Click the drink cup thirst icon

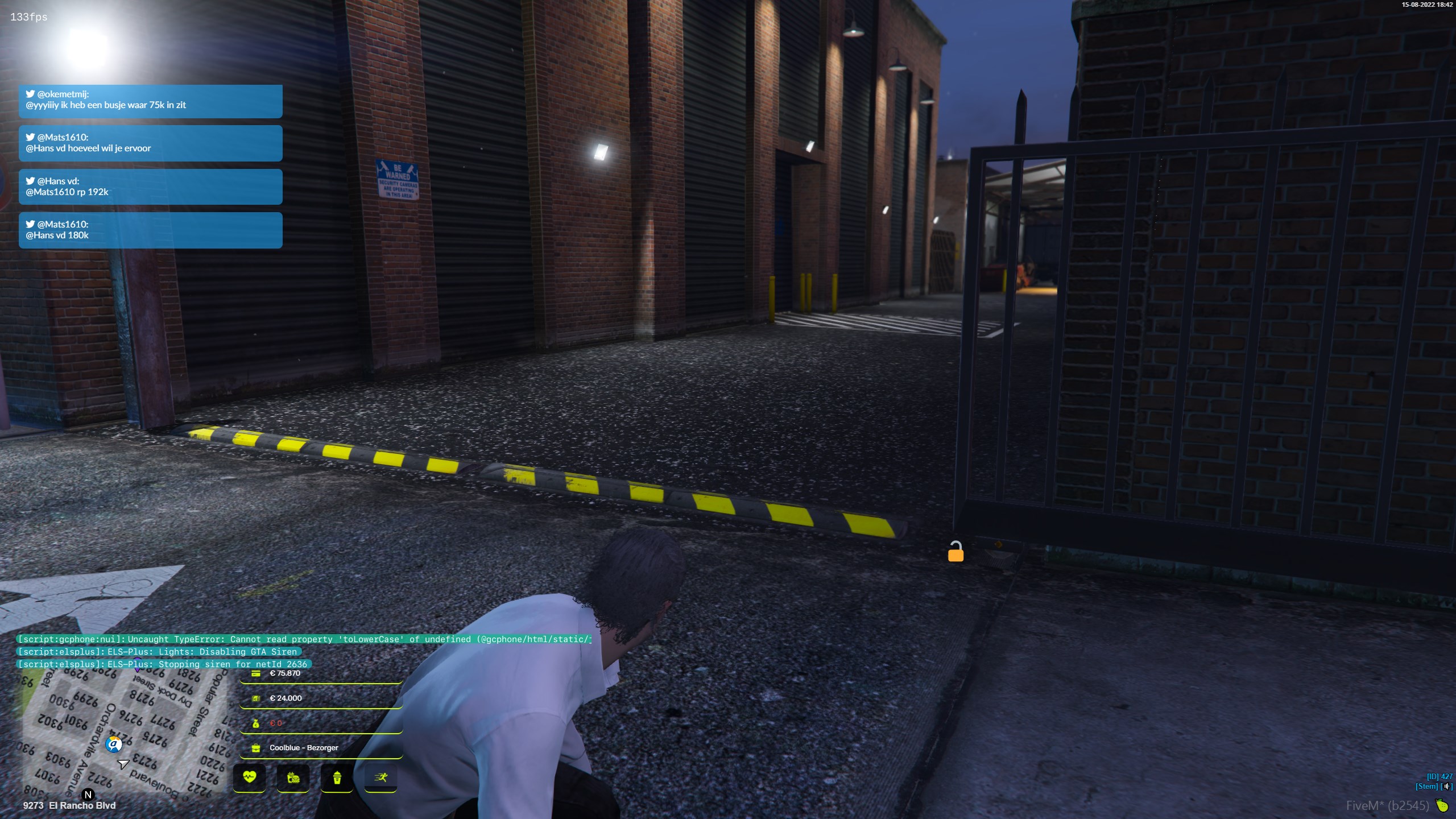(337, 777)
